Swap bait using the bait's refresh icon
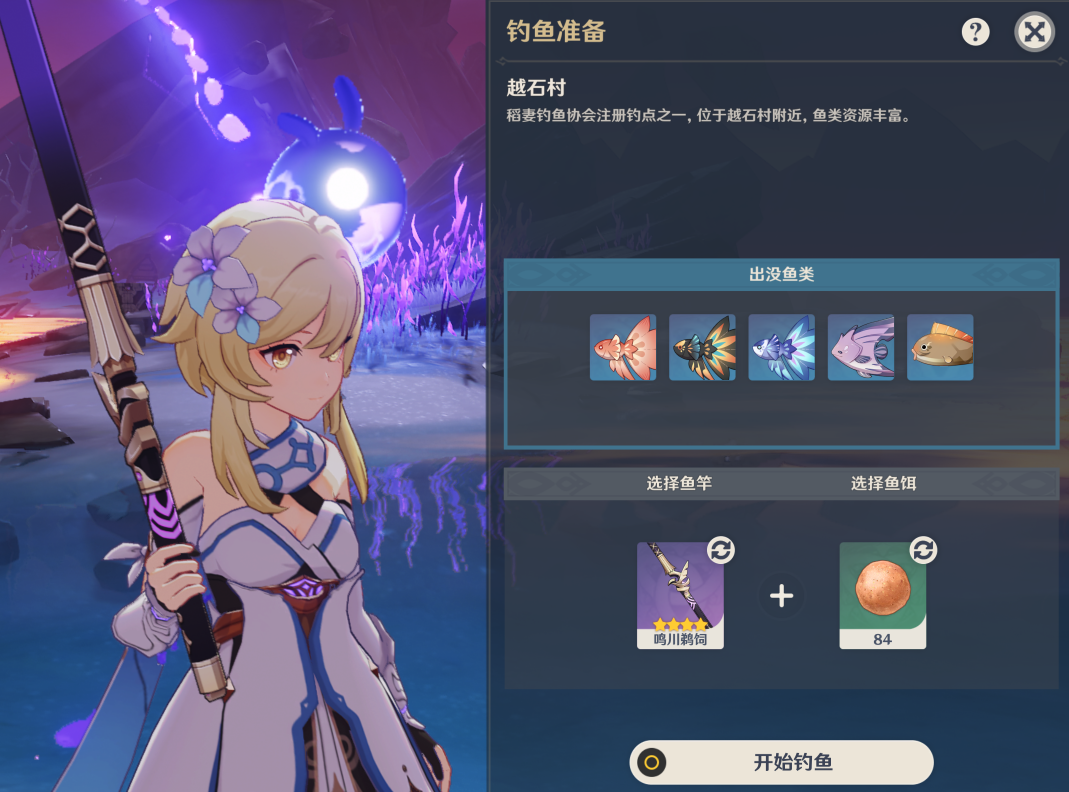The width and height of the screenshot is (1069, 792). pos(923,549)
